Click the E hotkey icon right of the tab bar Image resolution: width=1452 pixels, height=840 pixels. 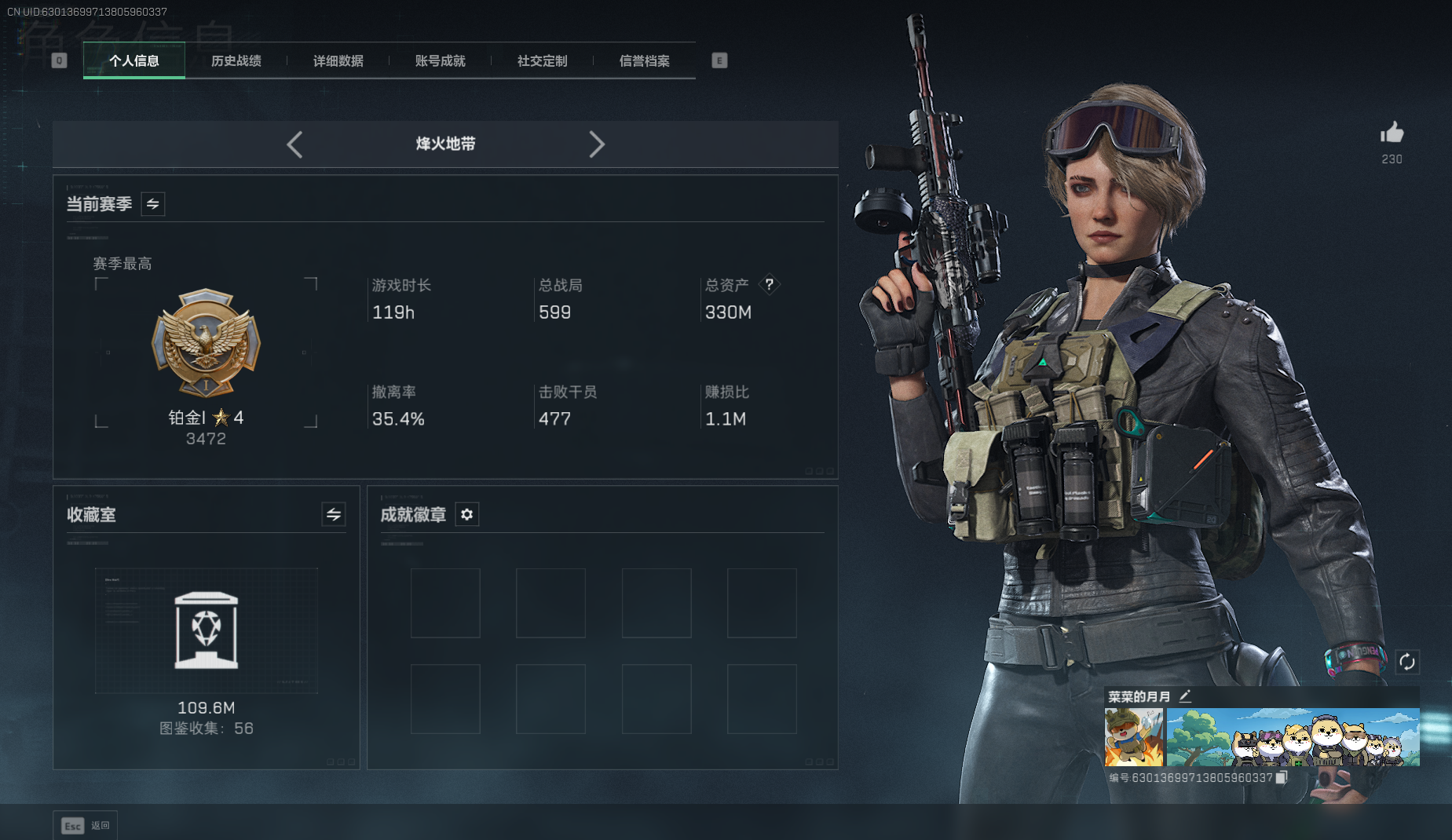tap(719, 60)
